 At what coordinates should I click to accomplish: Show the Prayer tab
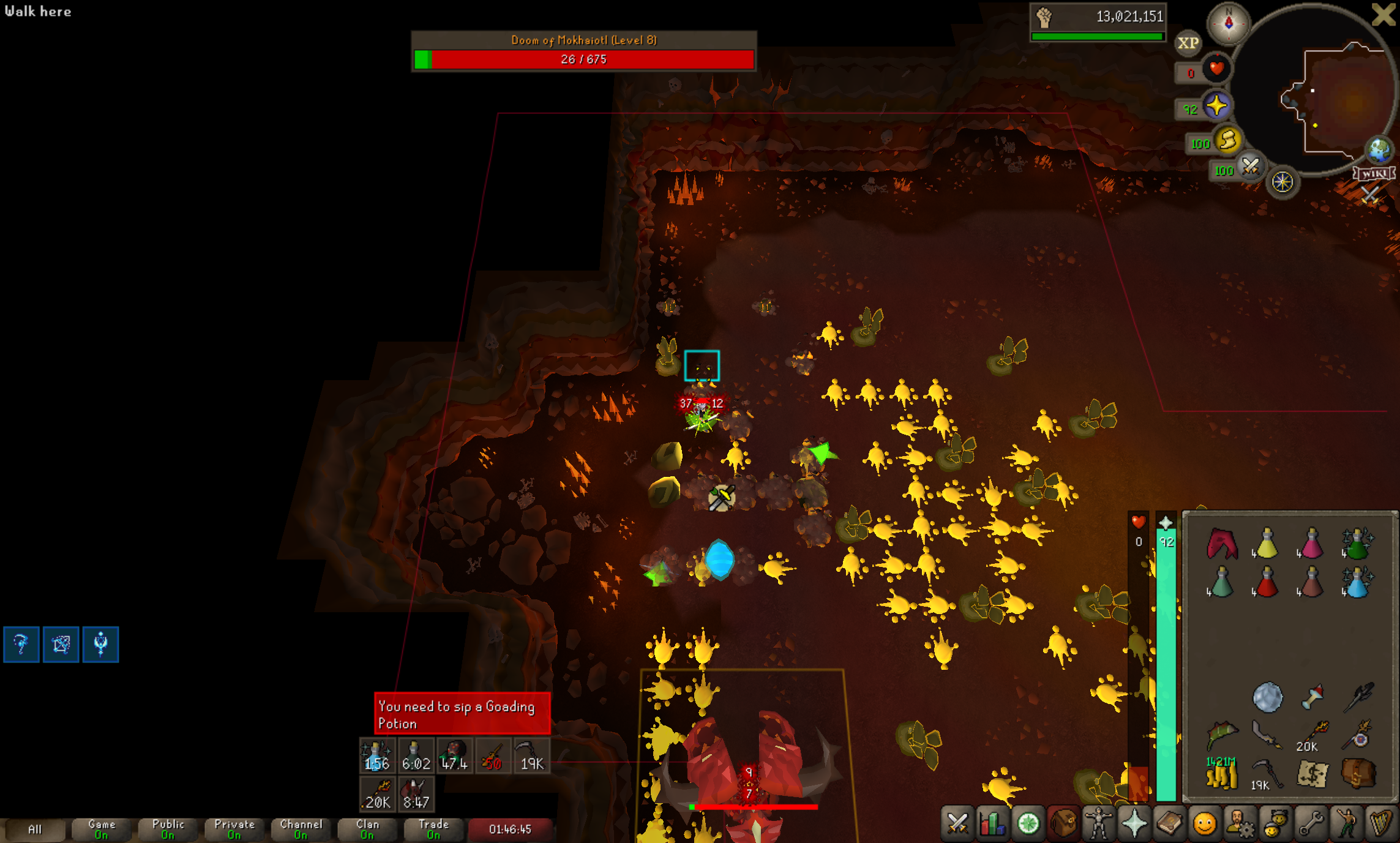point(1134,823)
